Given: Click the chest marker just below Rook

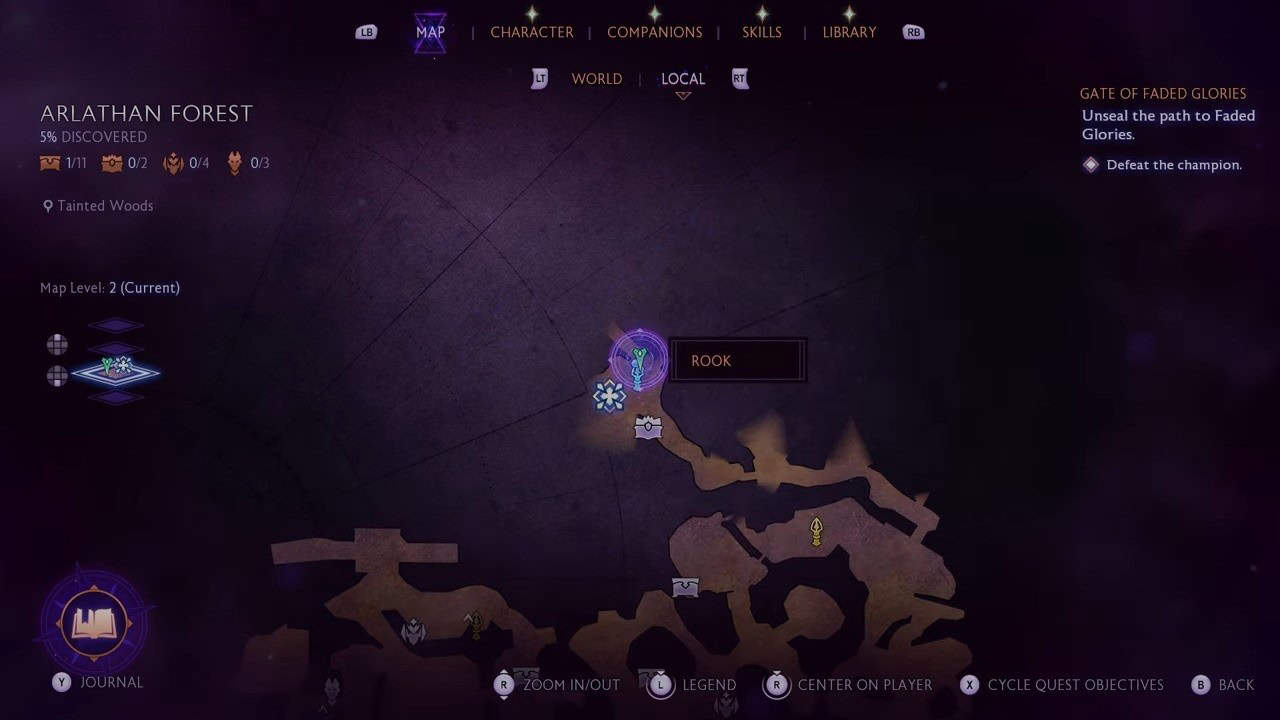Looking at the screenshot, I should pos(648,428).
